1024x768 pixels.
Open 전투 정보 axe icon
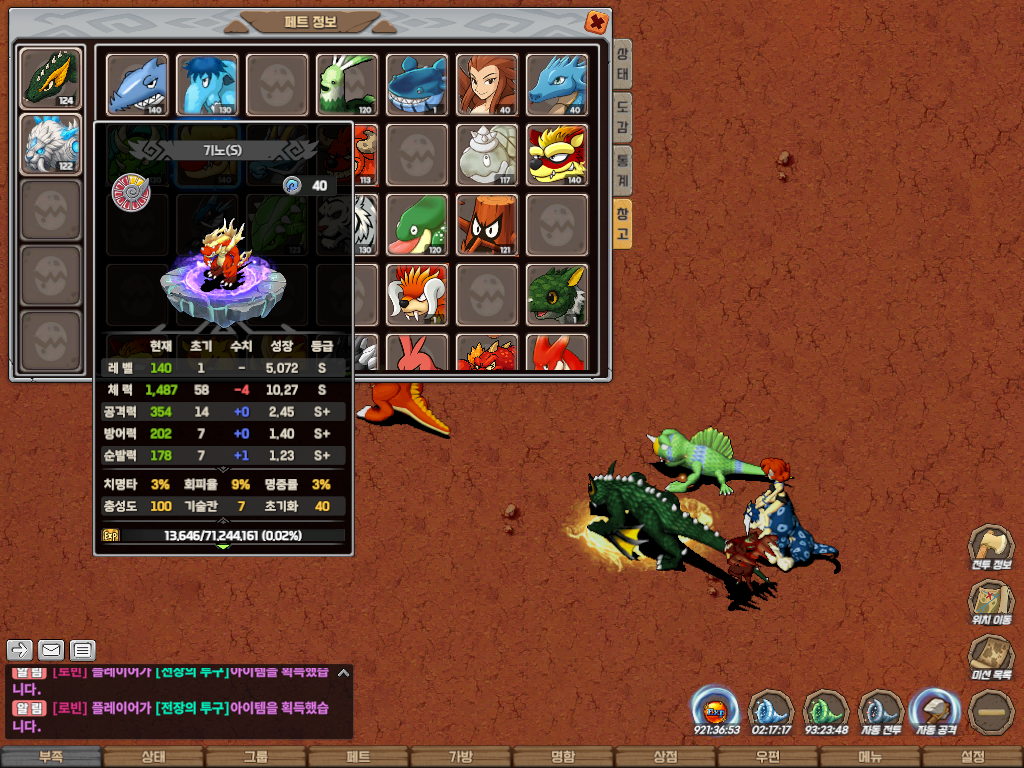pyautogui.click(x=991, y=547)
